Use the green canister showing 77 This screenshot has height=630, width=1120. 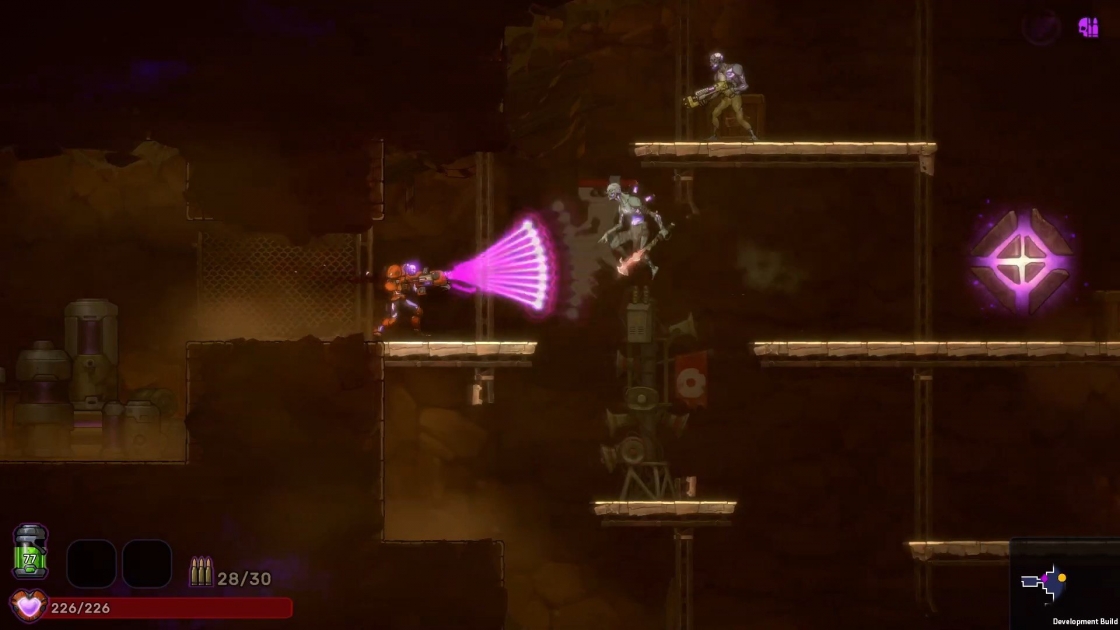pyautogui.click(x=30, y=553)
